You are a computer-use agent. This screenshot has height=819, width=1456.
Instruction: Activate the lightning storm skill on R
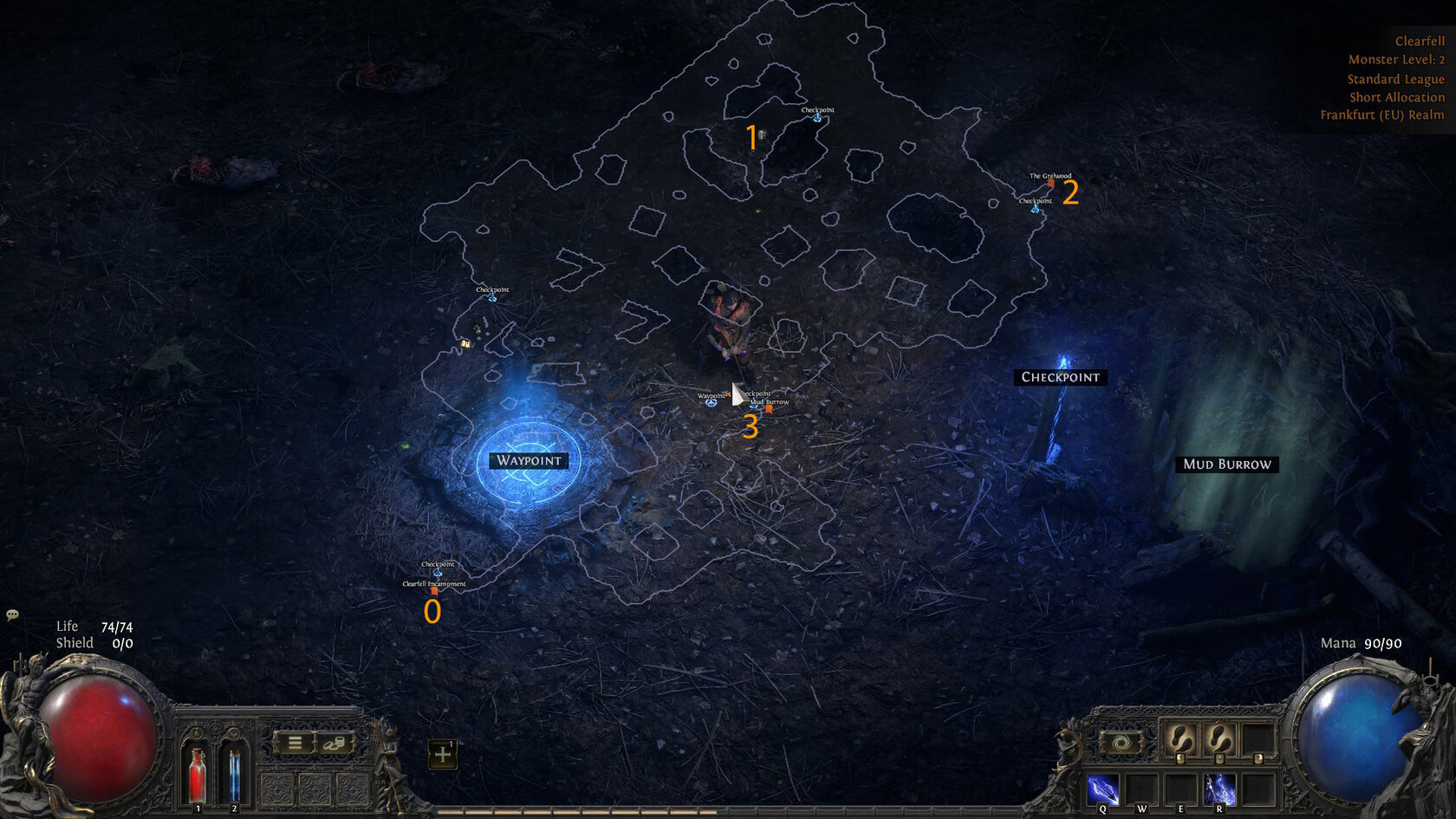(1219, 790)
